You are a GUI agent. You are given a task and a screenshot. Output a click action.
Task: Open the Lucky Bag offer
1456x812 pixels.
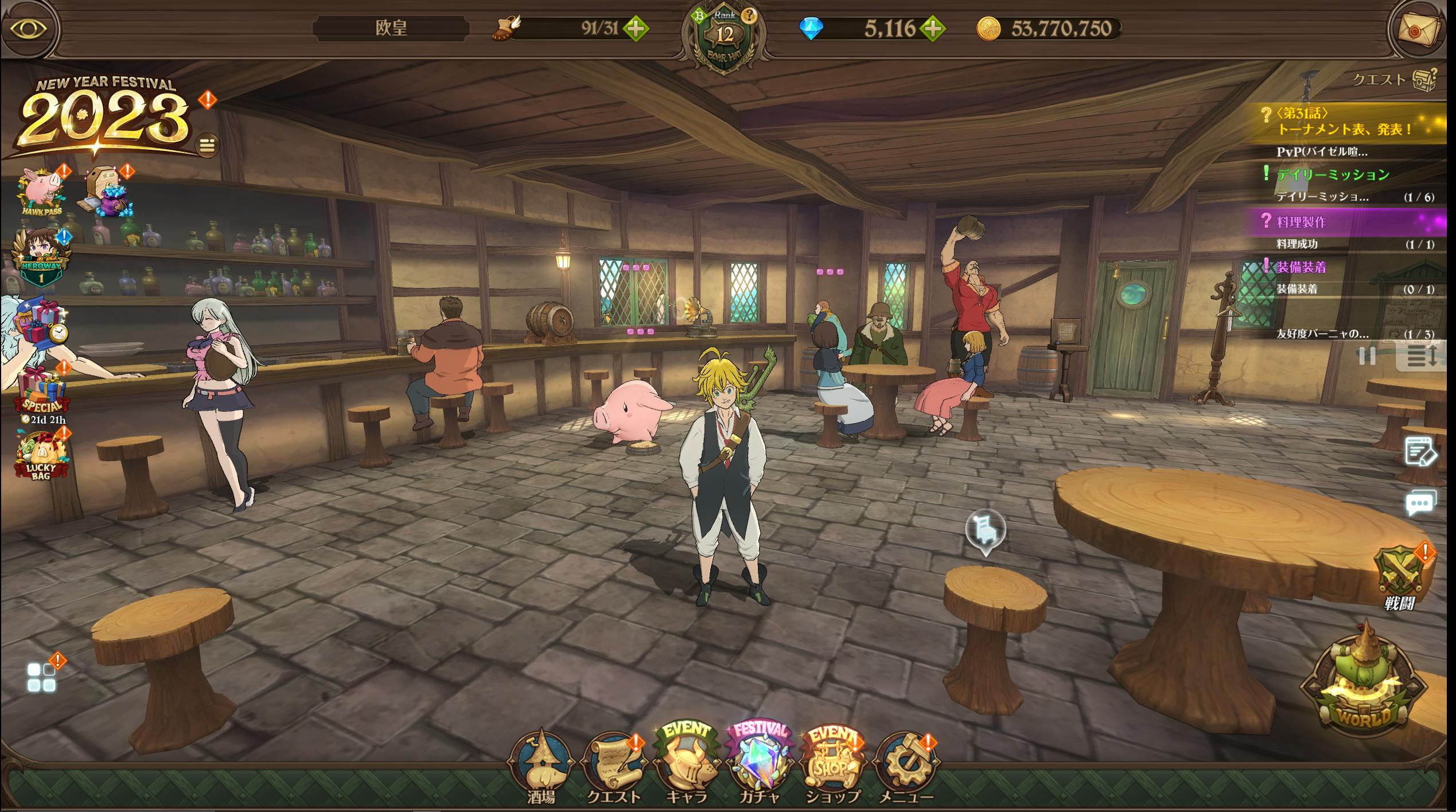(40, 456)
